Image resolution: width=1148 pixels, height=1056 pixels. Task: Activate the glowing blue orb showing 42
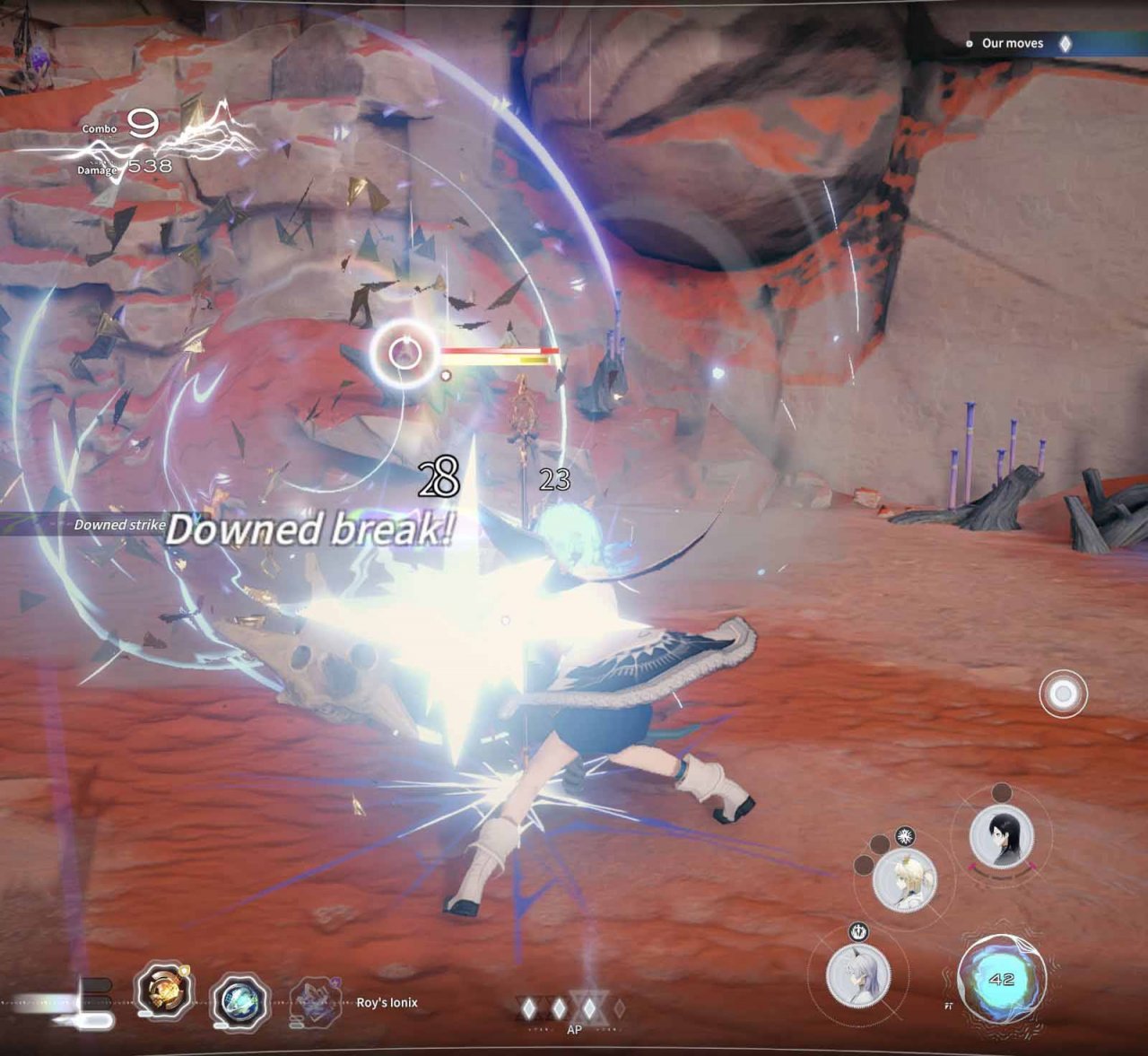click(x=1000, y=980)
